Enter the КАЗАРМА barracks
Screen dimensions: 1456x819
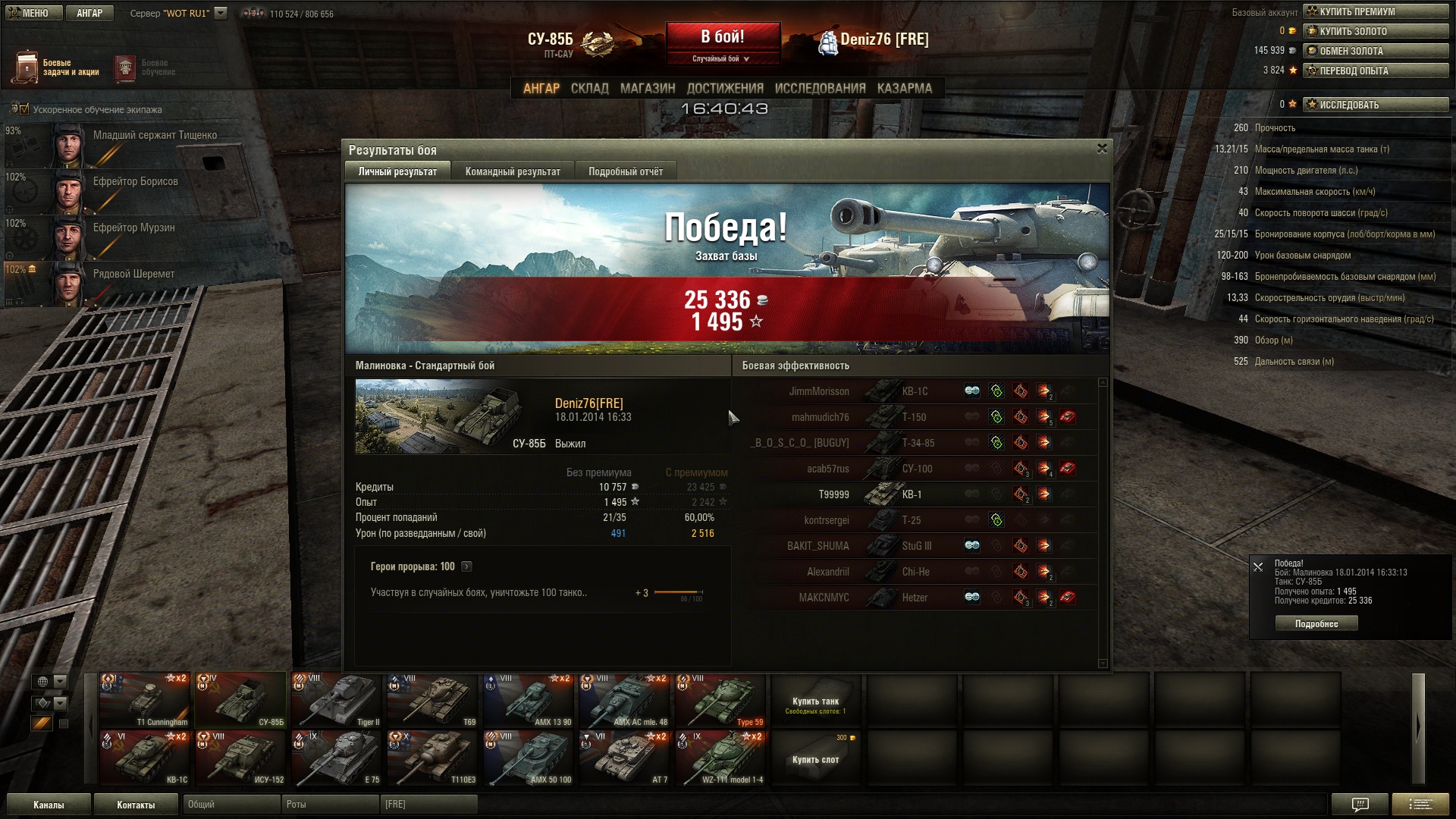[x=904, y=88]
